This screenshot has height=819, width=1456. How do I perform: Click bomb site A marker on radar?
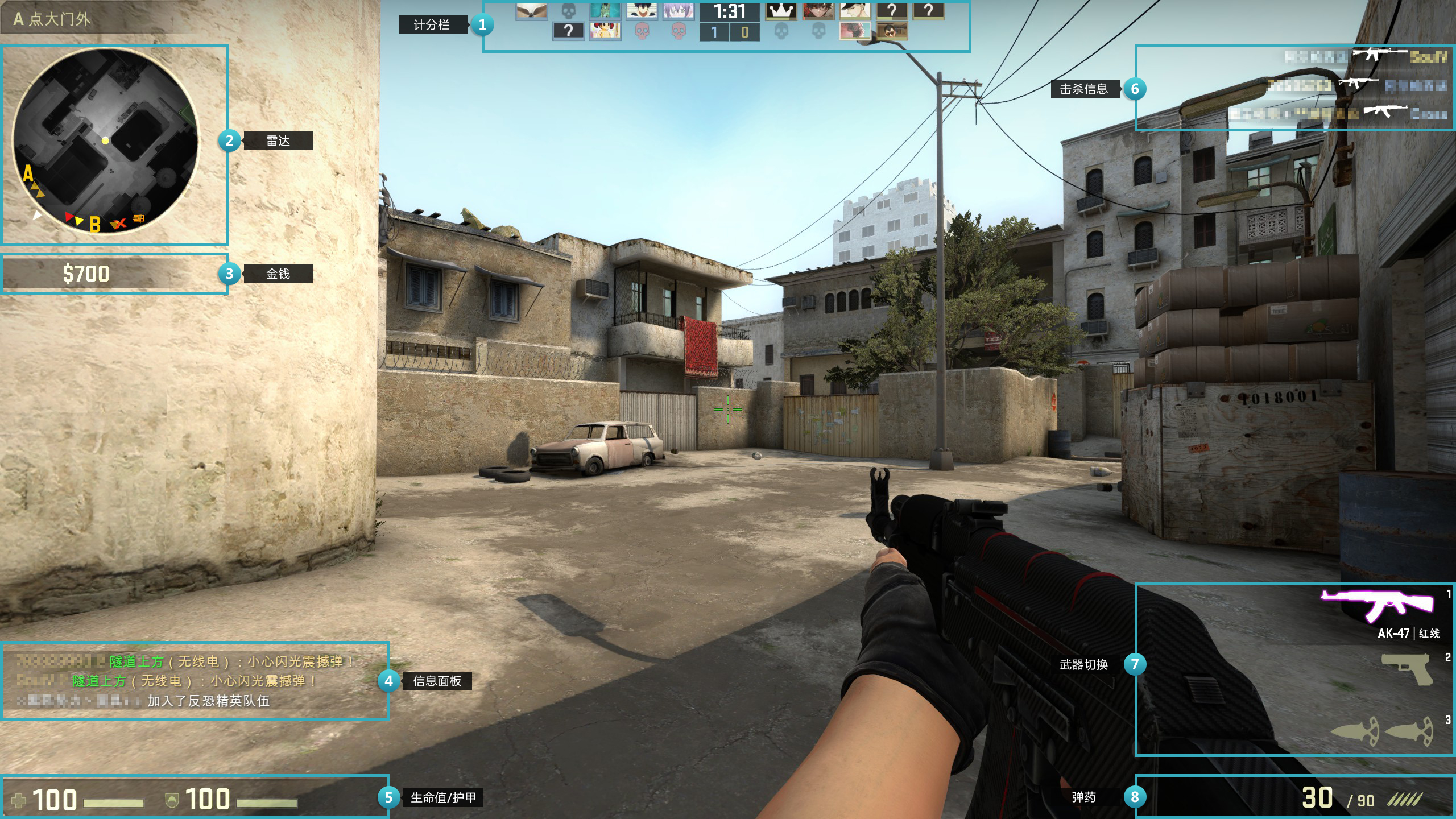(x=28, y=173)
